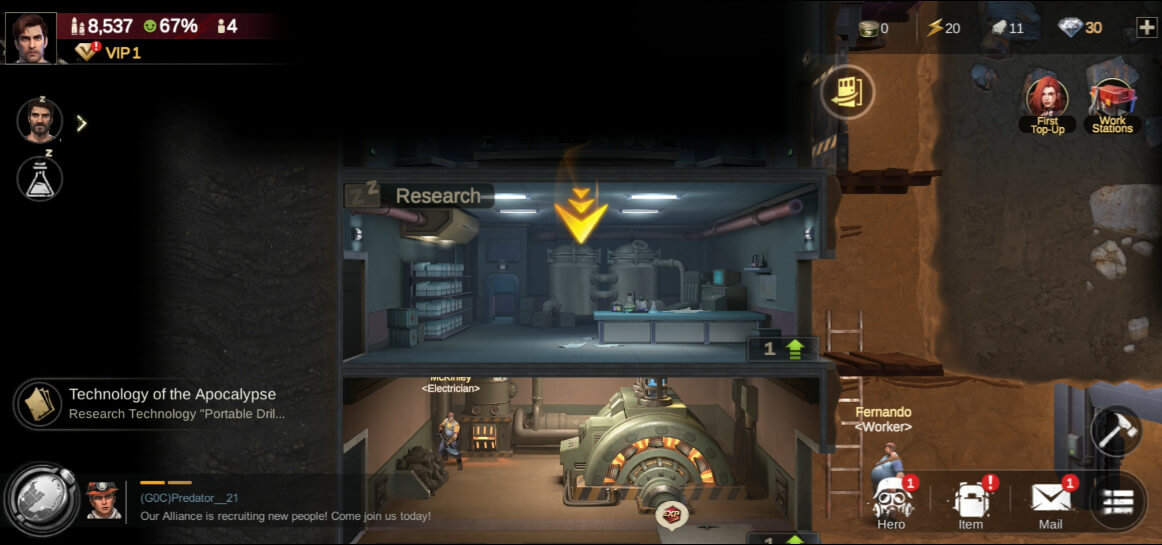The image size is (1162, 545).
Task: Open the build hammer menu
Action: tap(1115, 431)
